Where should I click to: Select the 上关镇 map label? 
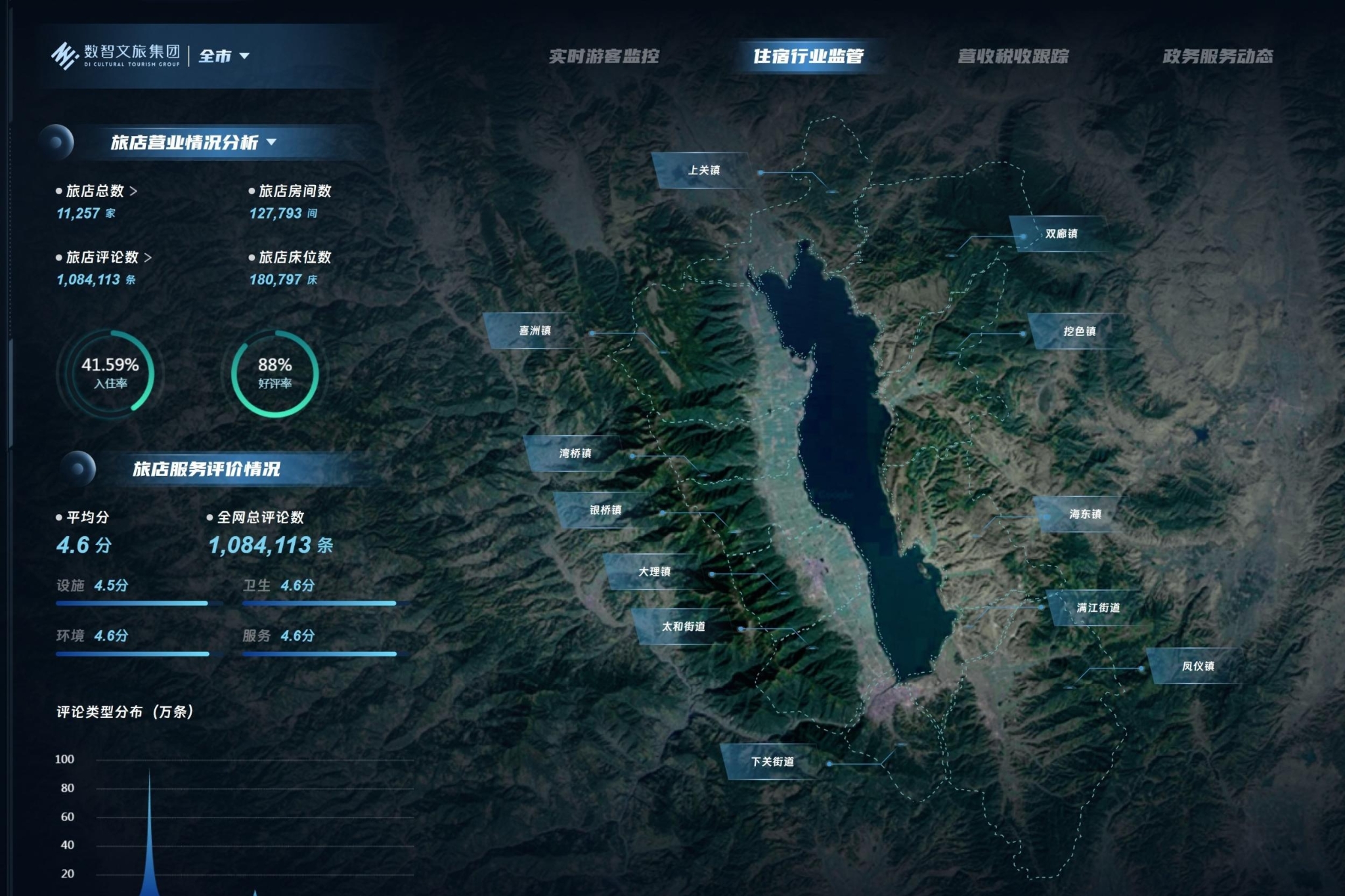tap(703, 171)
